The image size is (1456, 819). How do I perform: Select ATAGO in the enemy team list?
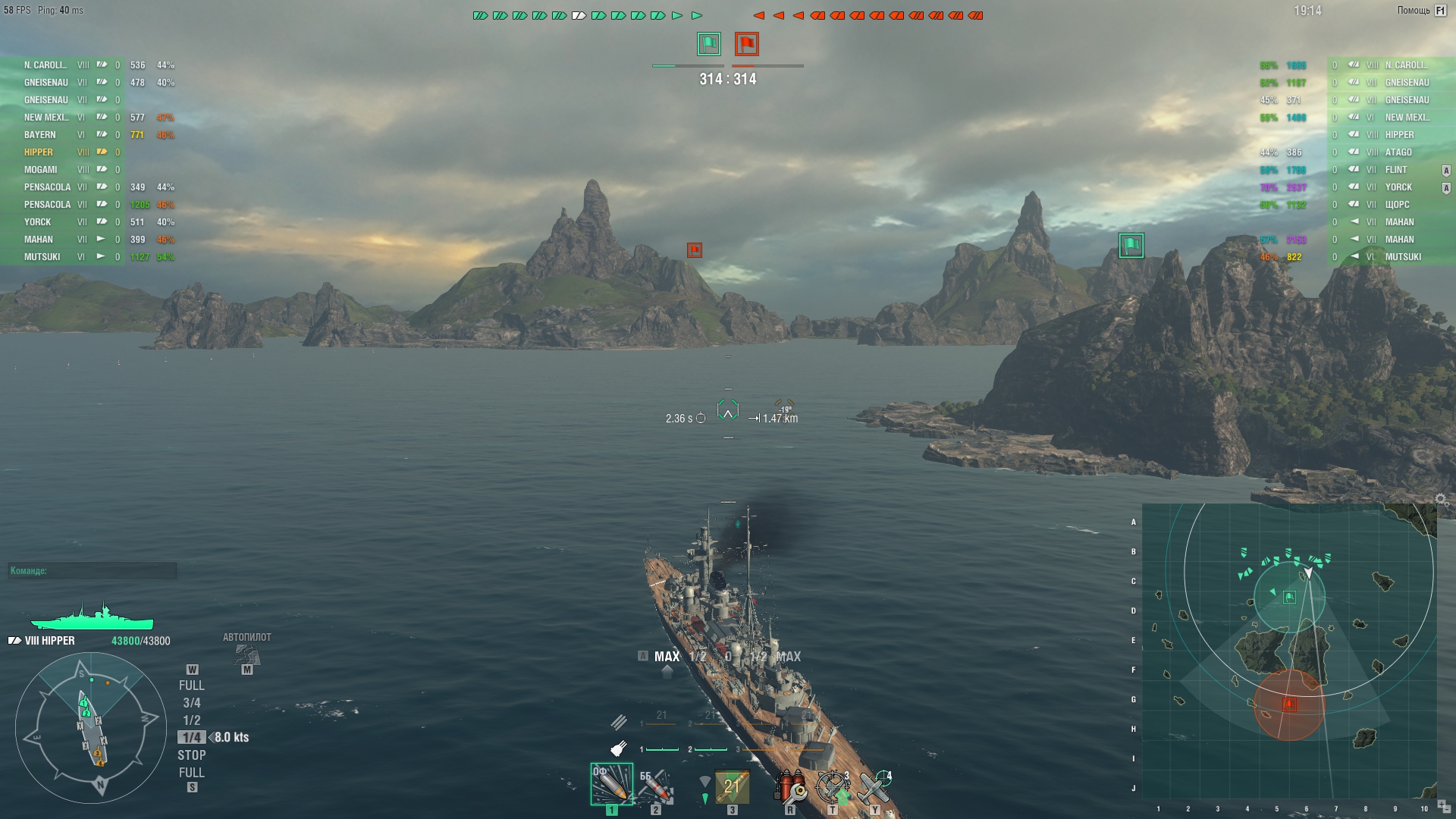(1398, 152)
